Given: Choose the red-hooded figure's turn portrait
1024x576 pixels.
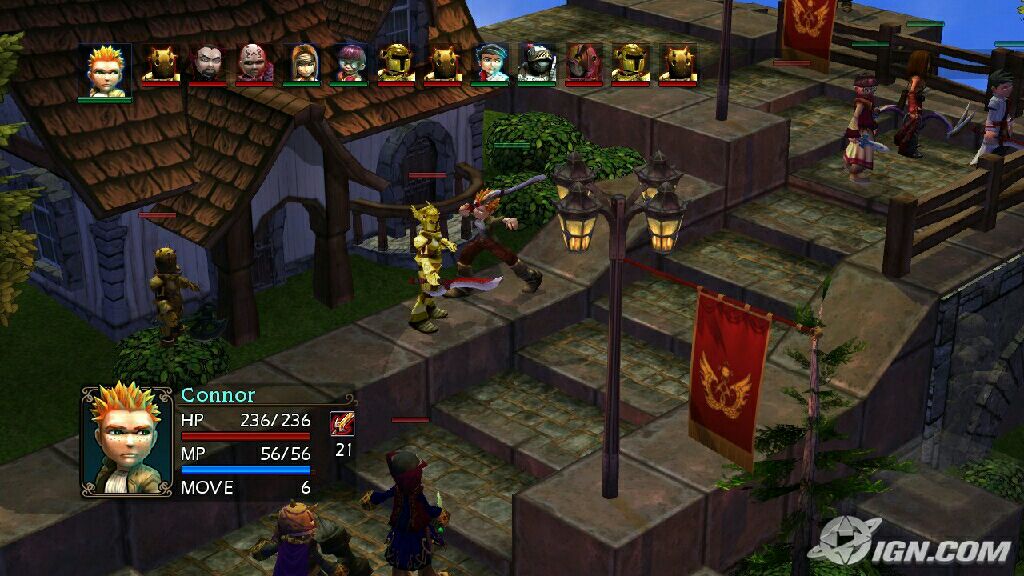Looking at the screenshot, I should click(584, 64).
